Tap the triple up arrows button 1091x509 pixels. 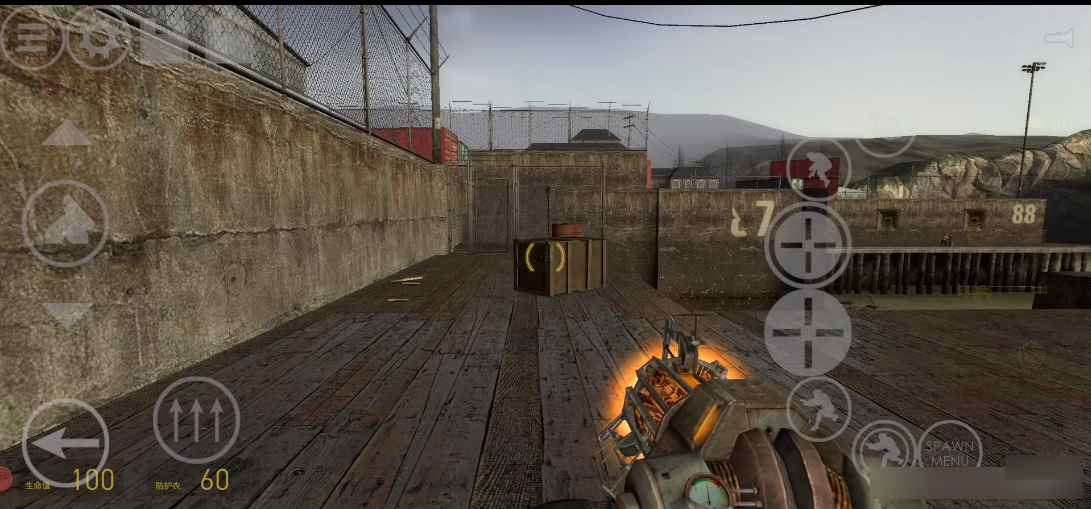pos(196,421)
